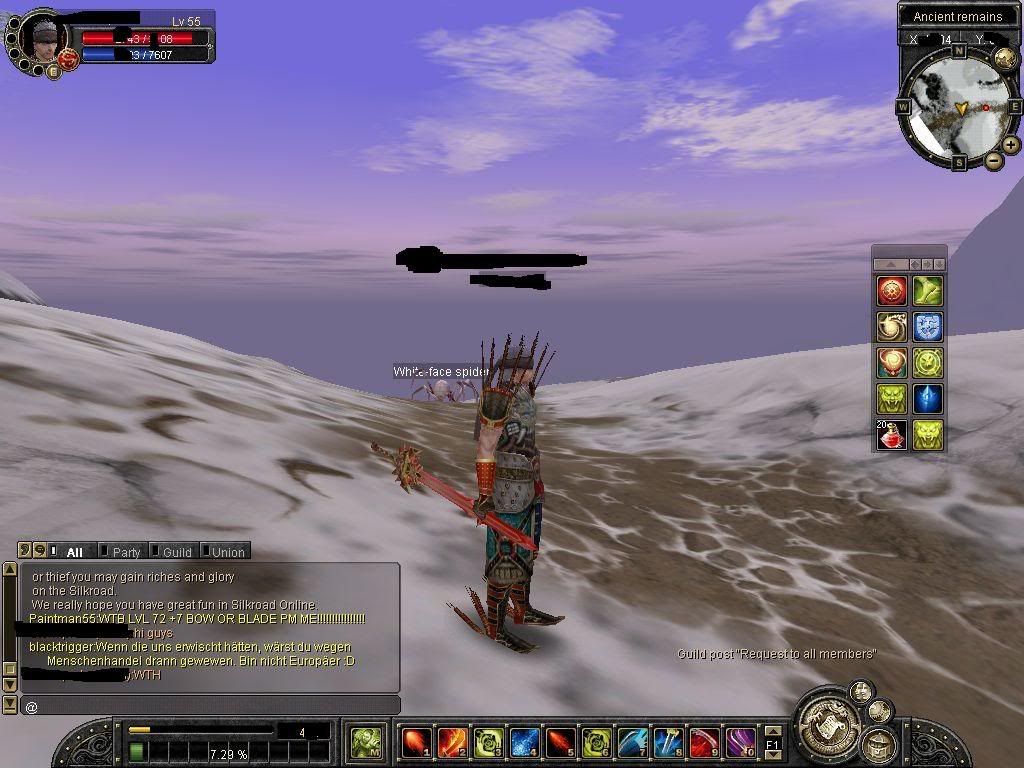Zoom out the minimap with the minus button
Viewport: 1024px width, 768px height.
(x=993, y=161)
